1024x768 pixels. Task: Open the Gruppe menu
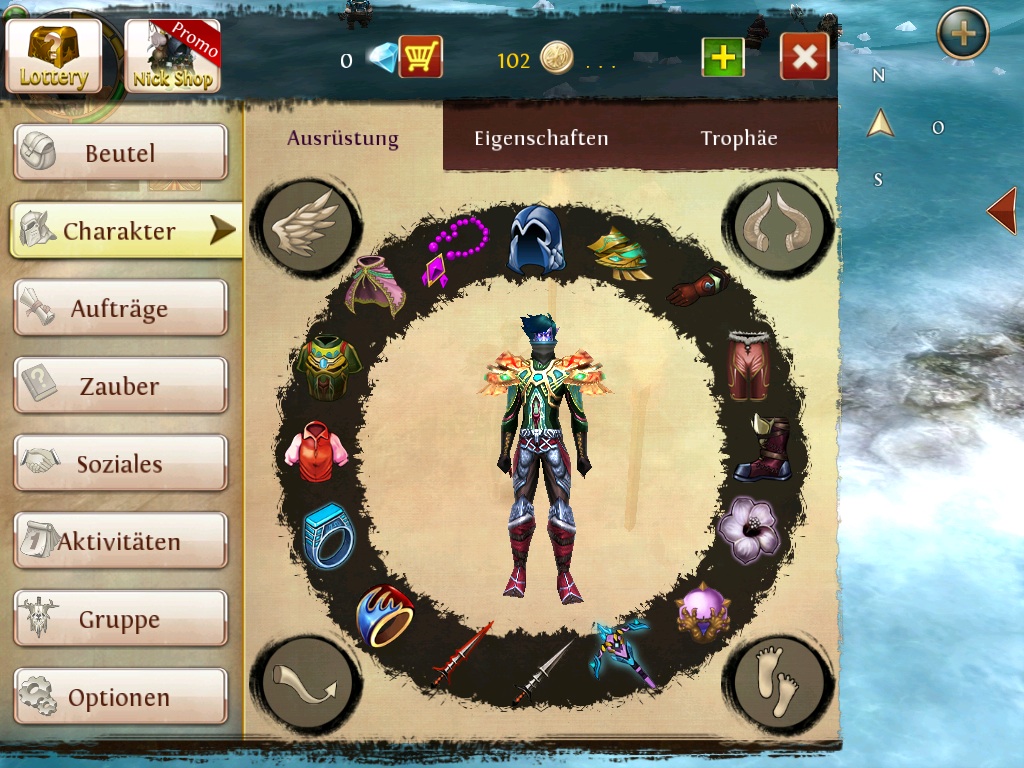120,620
